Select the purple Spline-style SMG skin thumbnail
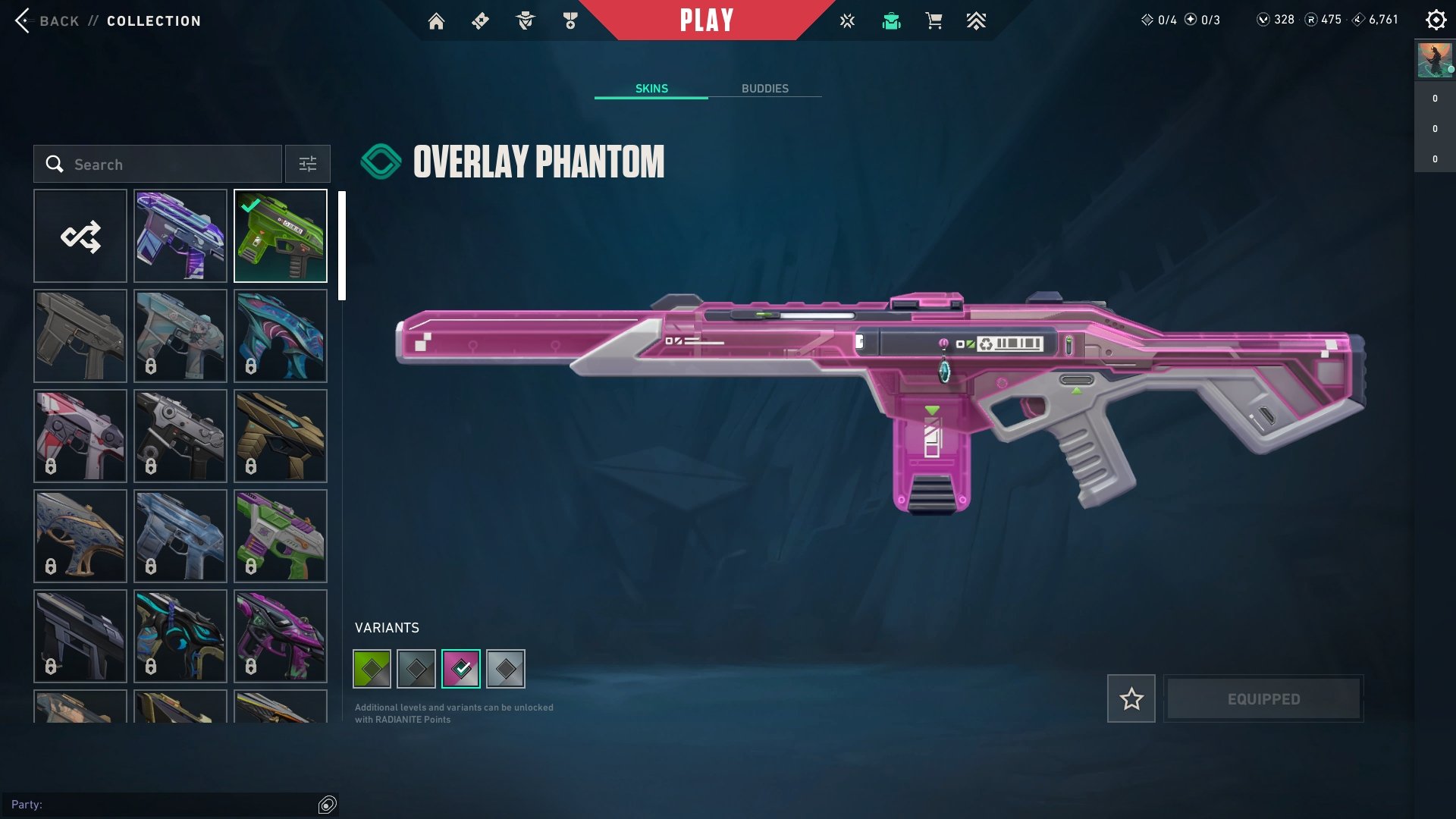 180,236
